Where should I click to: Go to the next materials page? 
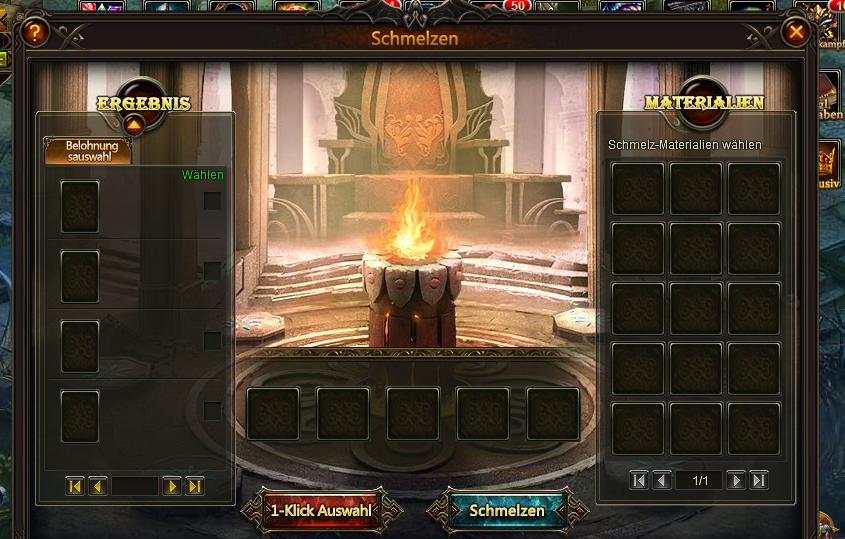point(736,480)
